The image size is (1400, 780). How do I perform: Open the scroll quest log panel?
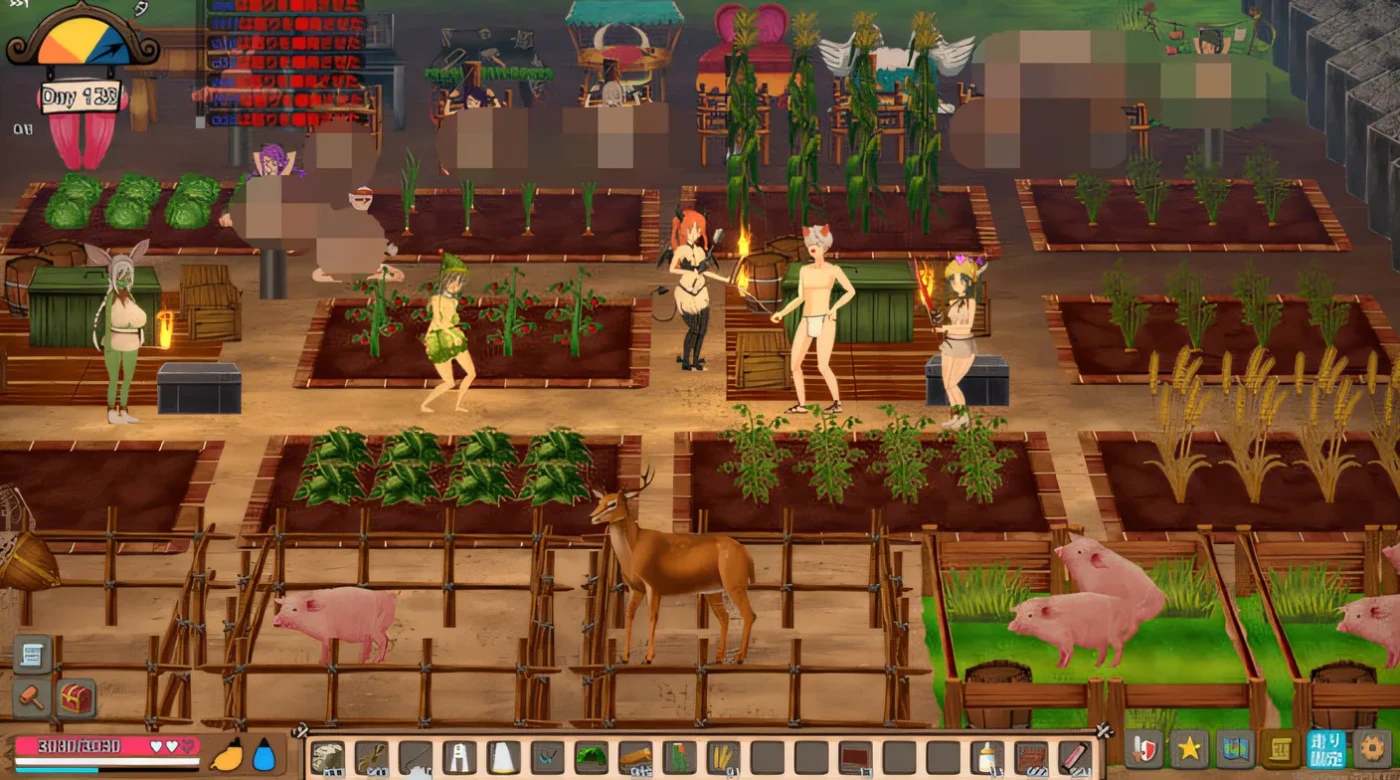(x=1282, y=749)
